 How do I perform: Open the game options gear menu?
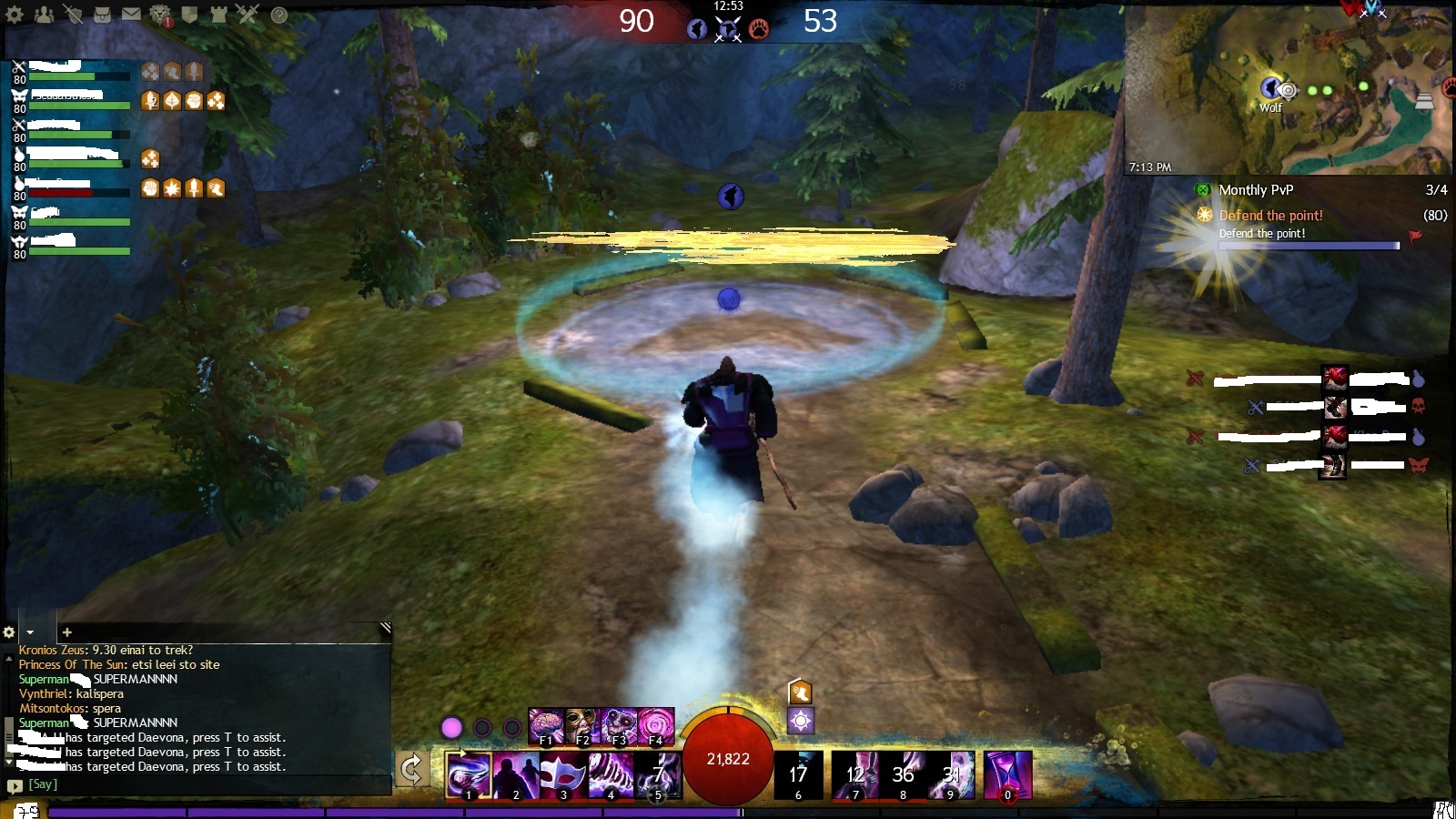point(15,15)
